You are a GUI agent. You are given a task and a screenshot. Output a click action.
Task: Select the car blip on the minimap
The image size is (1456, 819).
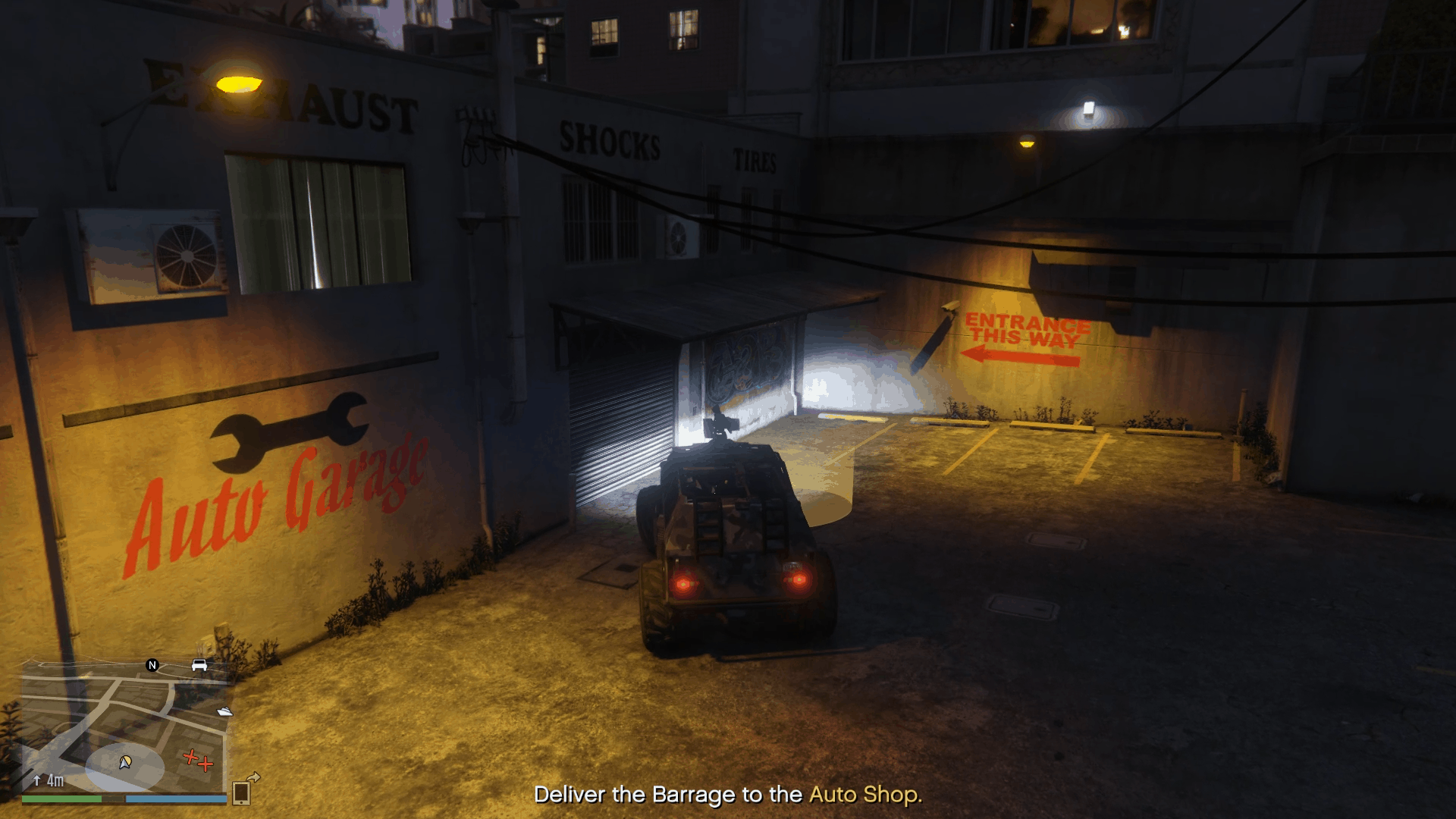(199, 665)
